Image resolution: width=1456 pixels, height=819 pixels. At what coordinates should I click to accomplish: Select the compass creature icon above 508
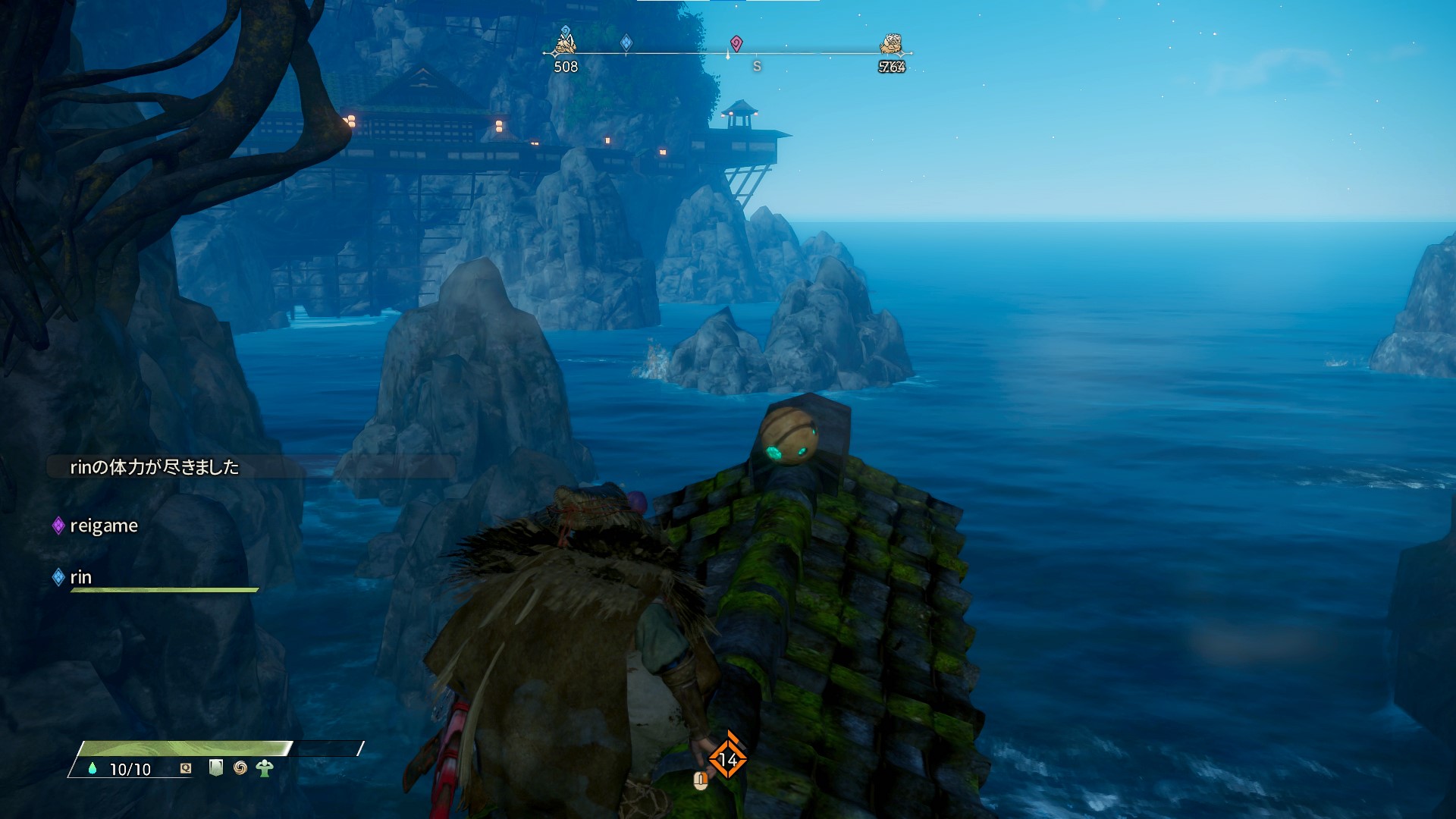point(565,42)
